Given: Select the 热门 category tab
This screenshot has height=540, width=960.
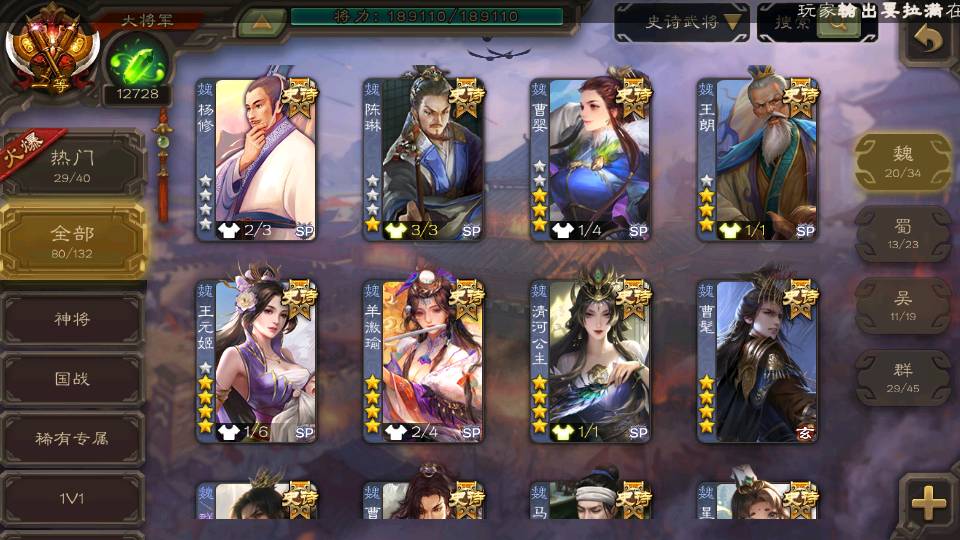Looking at the screenshot, I should click(72, 165).
